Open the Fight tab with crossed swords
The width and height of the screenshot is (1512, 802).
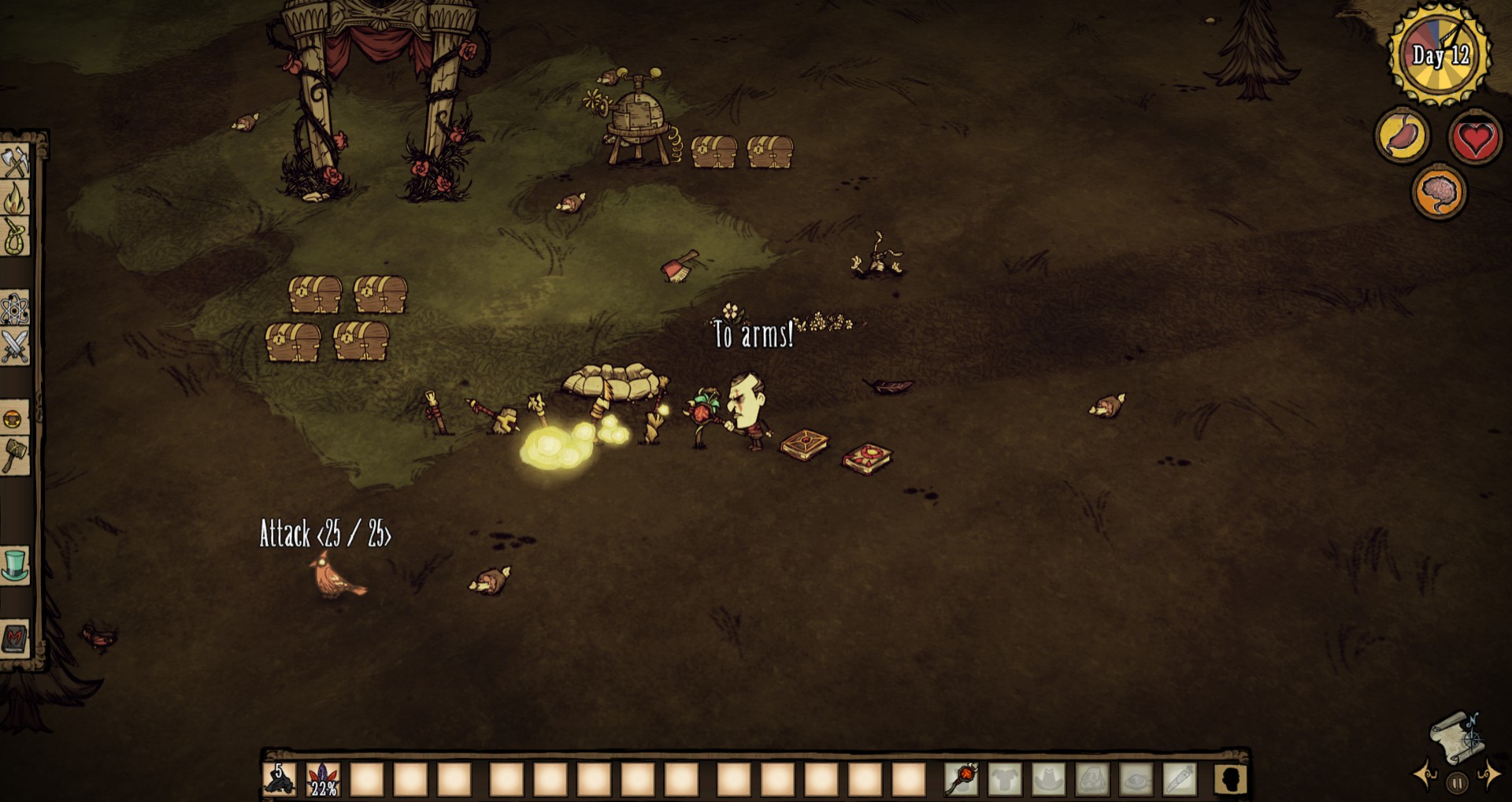tap(15, 346)
